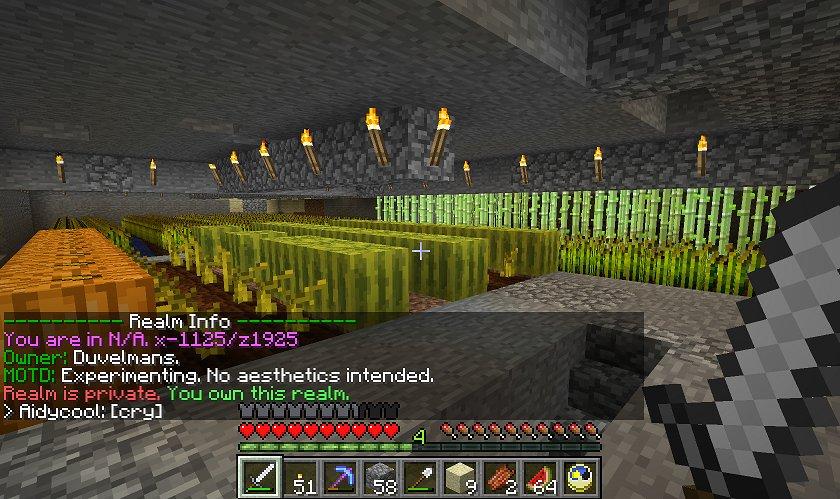Select the clock in the hotbar
840x499 pixels.
(x=580, y=476)
